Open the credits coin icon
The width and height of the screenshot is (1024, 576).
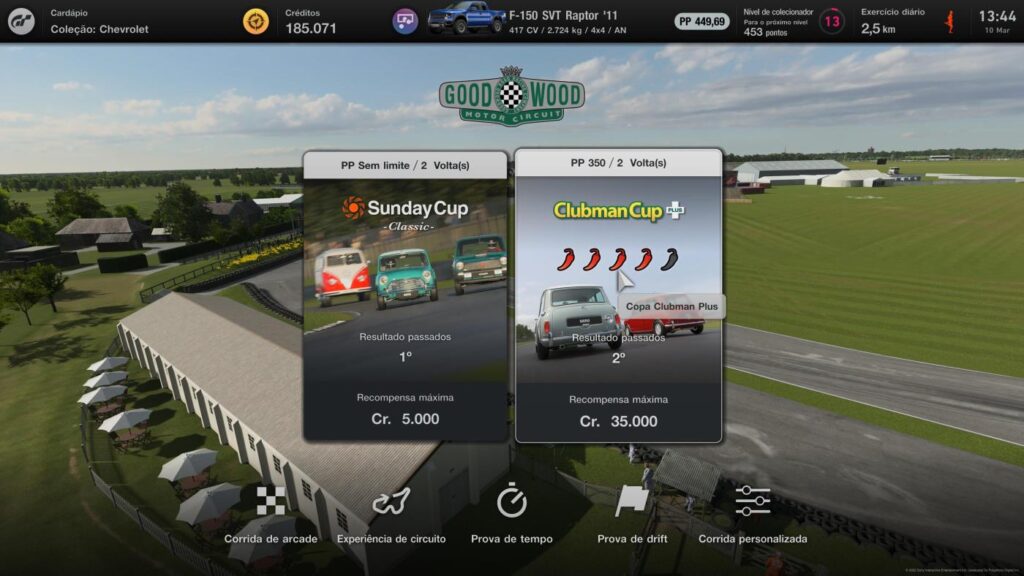(x=256, y=21)
